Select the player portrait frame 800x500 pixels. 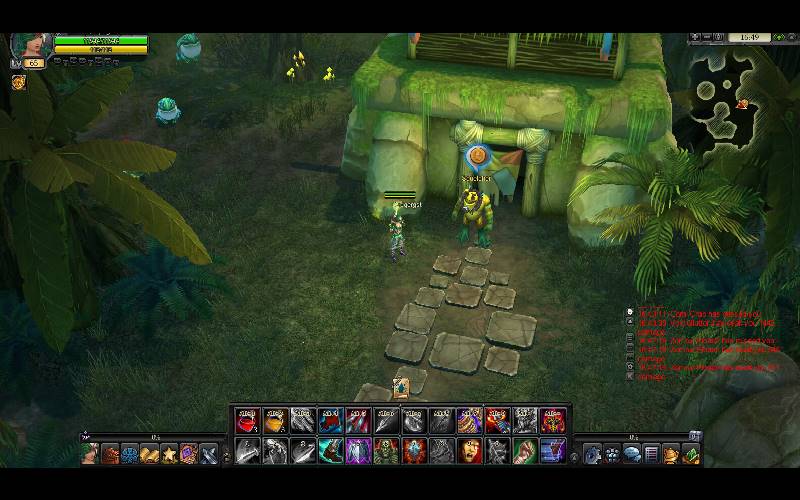point(28,45)
